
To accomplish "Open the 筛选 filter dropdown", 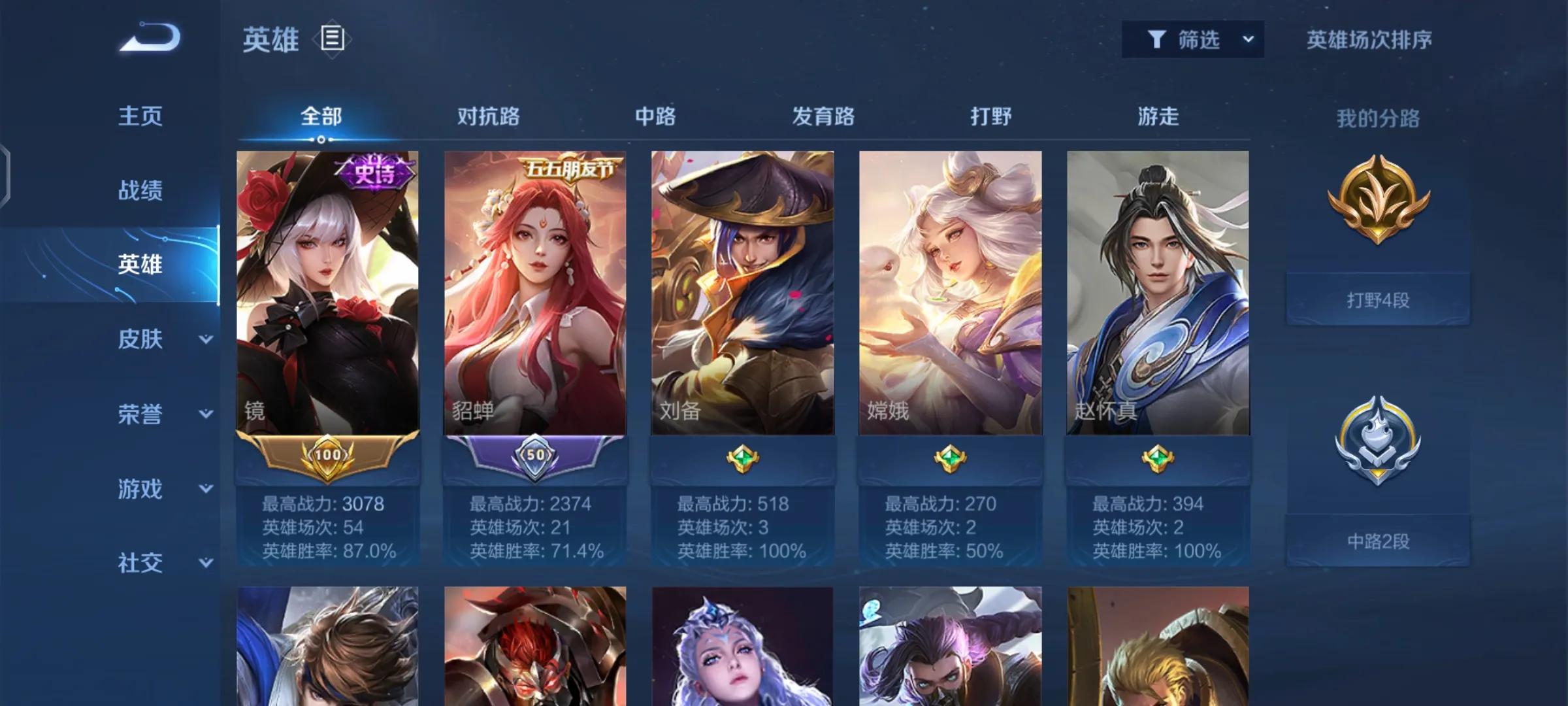I will tap(1193, 39).
